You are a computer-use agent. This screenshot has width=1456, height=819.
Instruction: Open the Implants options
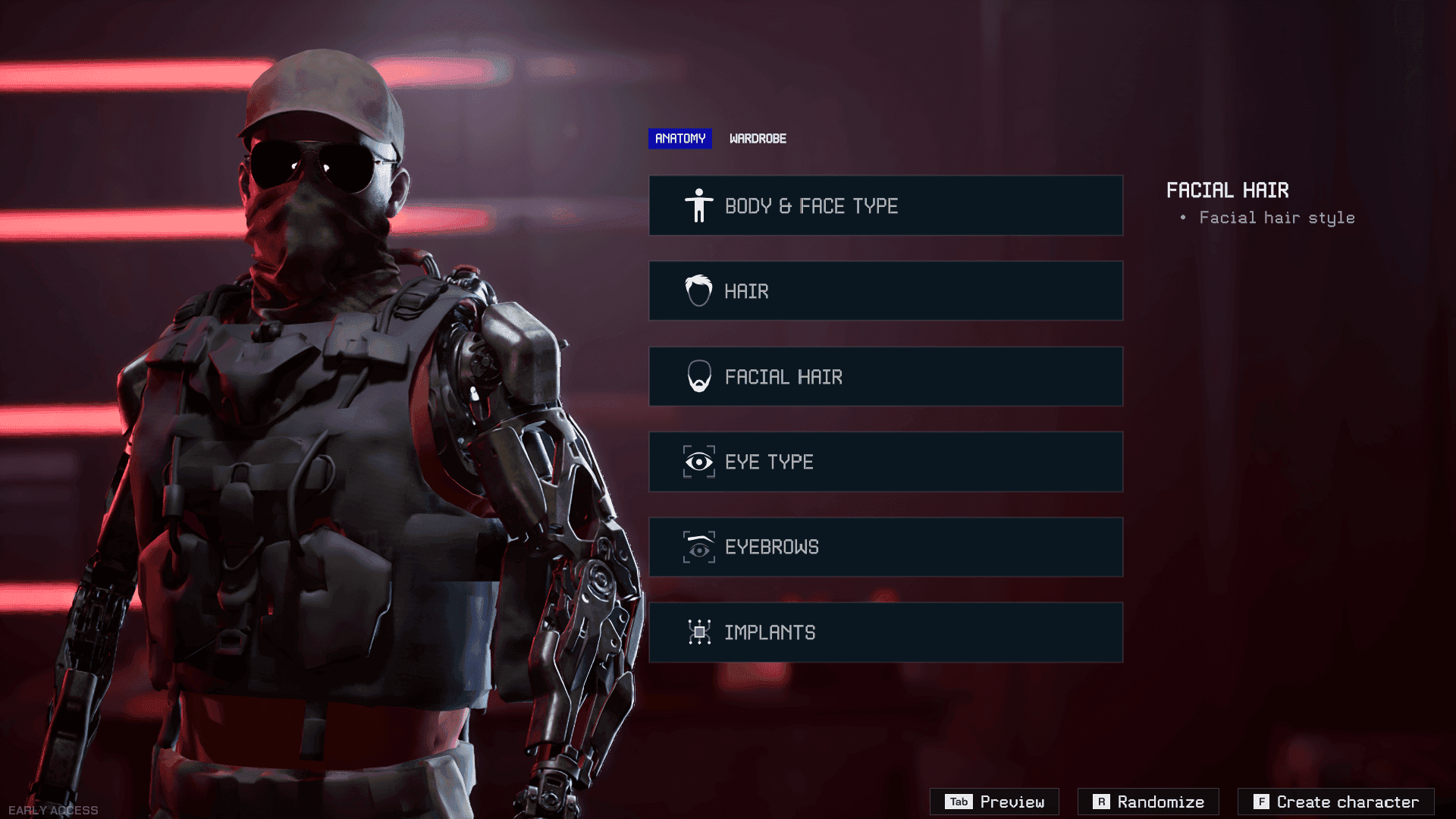pos(885,632)
